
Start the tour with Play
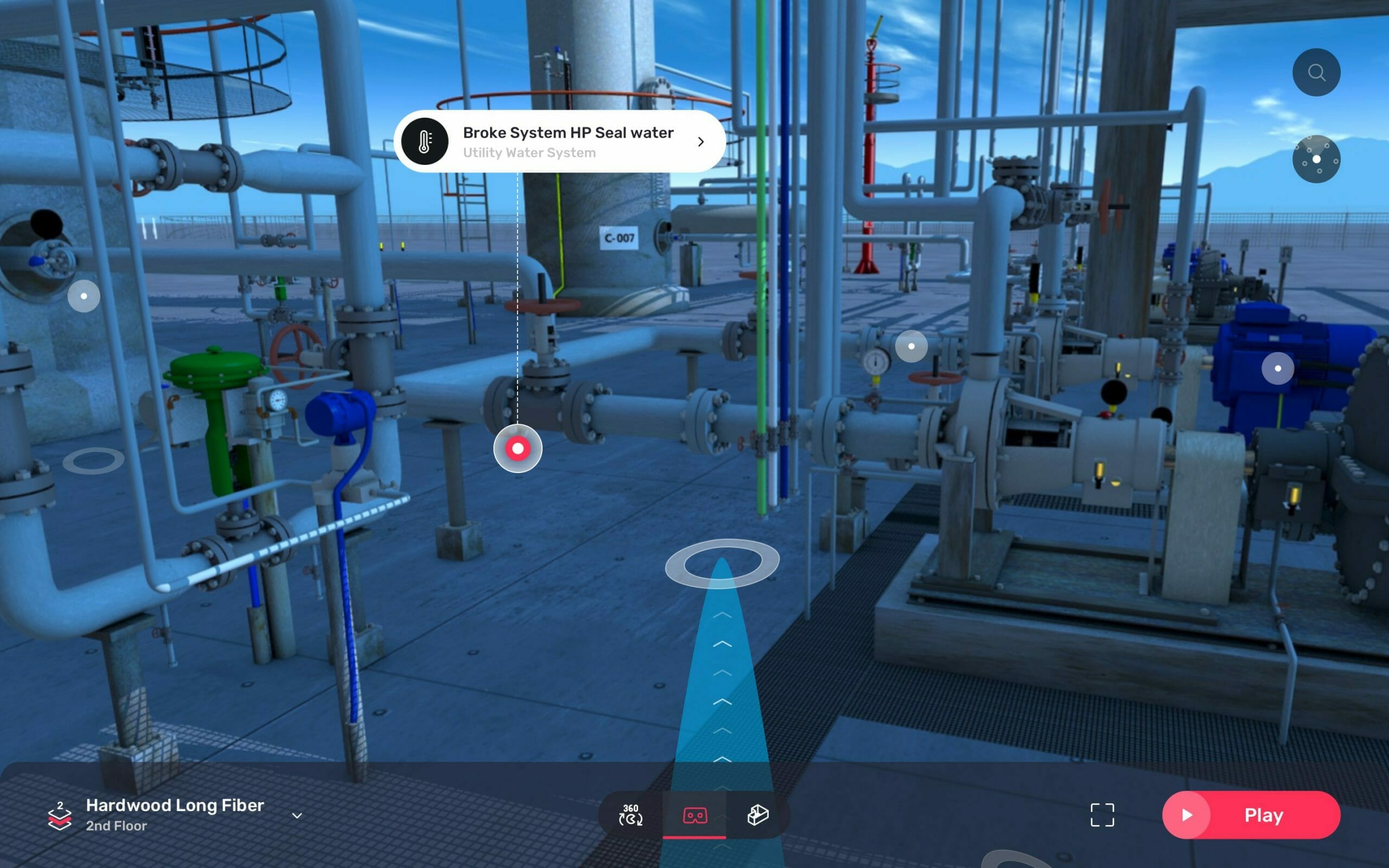click(1251, 815)
